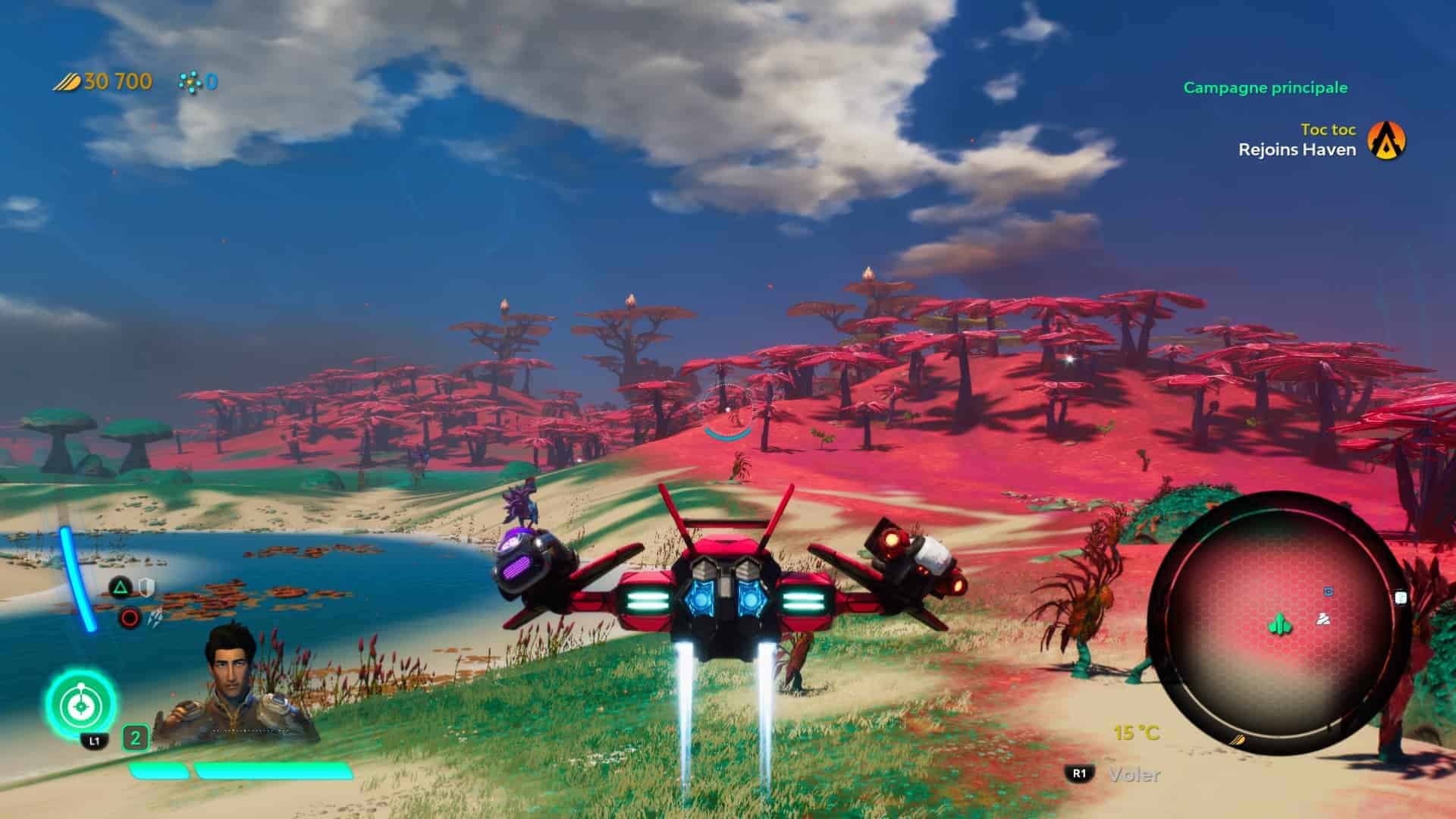Click the circular minimap radar
The image size is (1456, 819).
1279,622
